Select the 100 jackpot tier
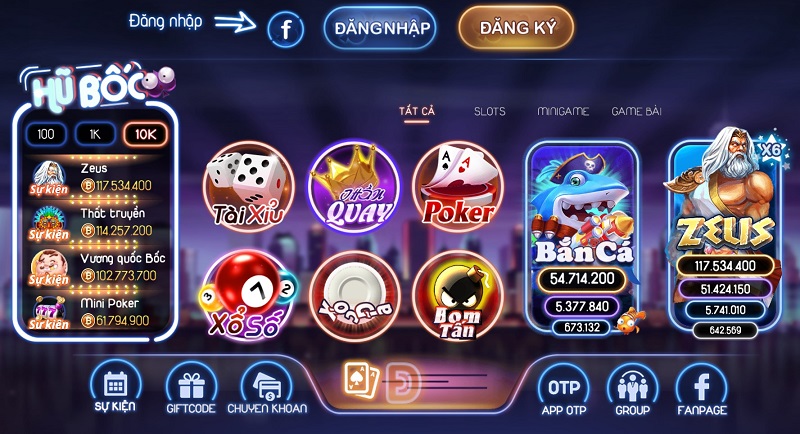The height and width of the screenshot is (434, 800). click(46, 134)
